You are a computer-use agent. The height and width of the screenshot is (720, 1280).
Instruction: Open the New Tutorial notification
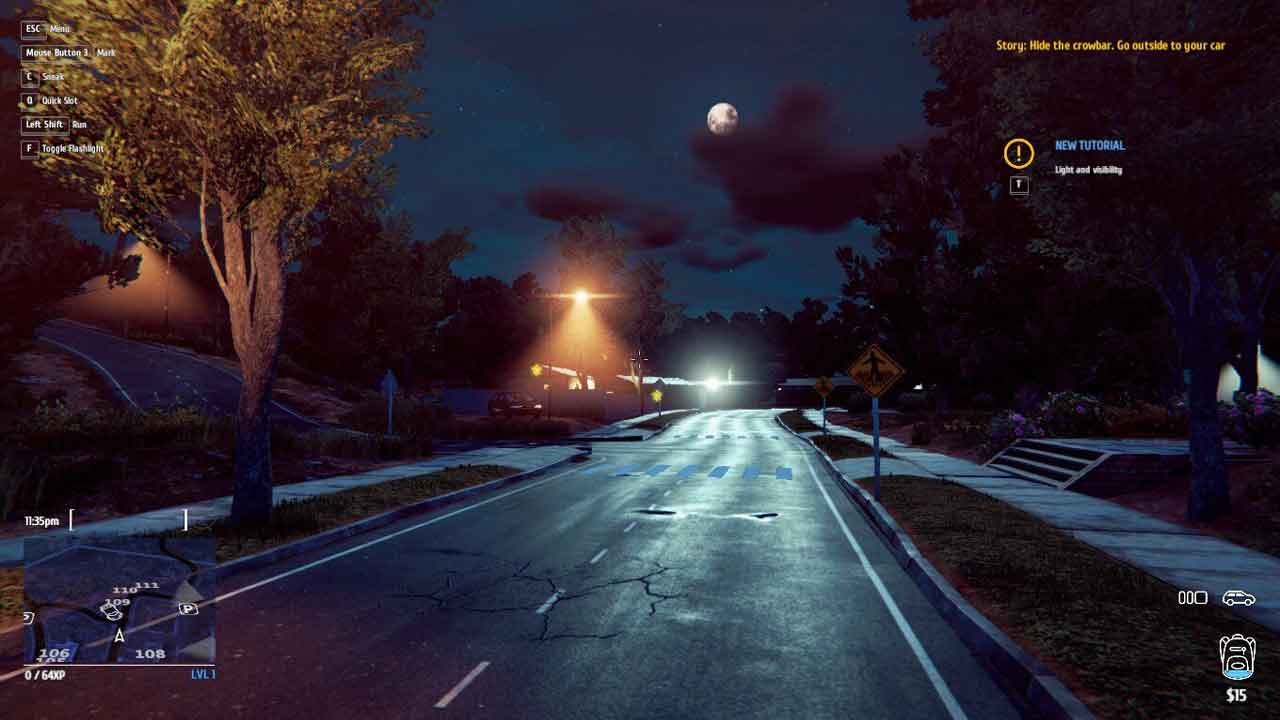coord(1089,146)
